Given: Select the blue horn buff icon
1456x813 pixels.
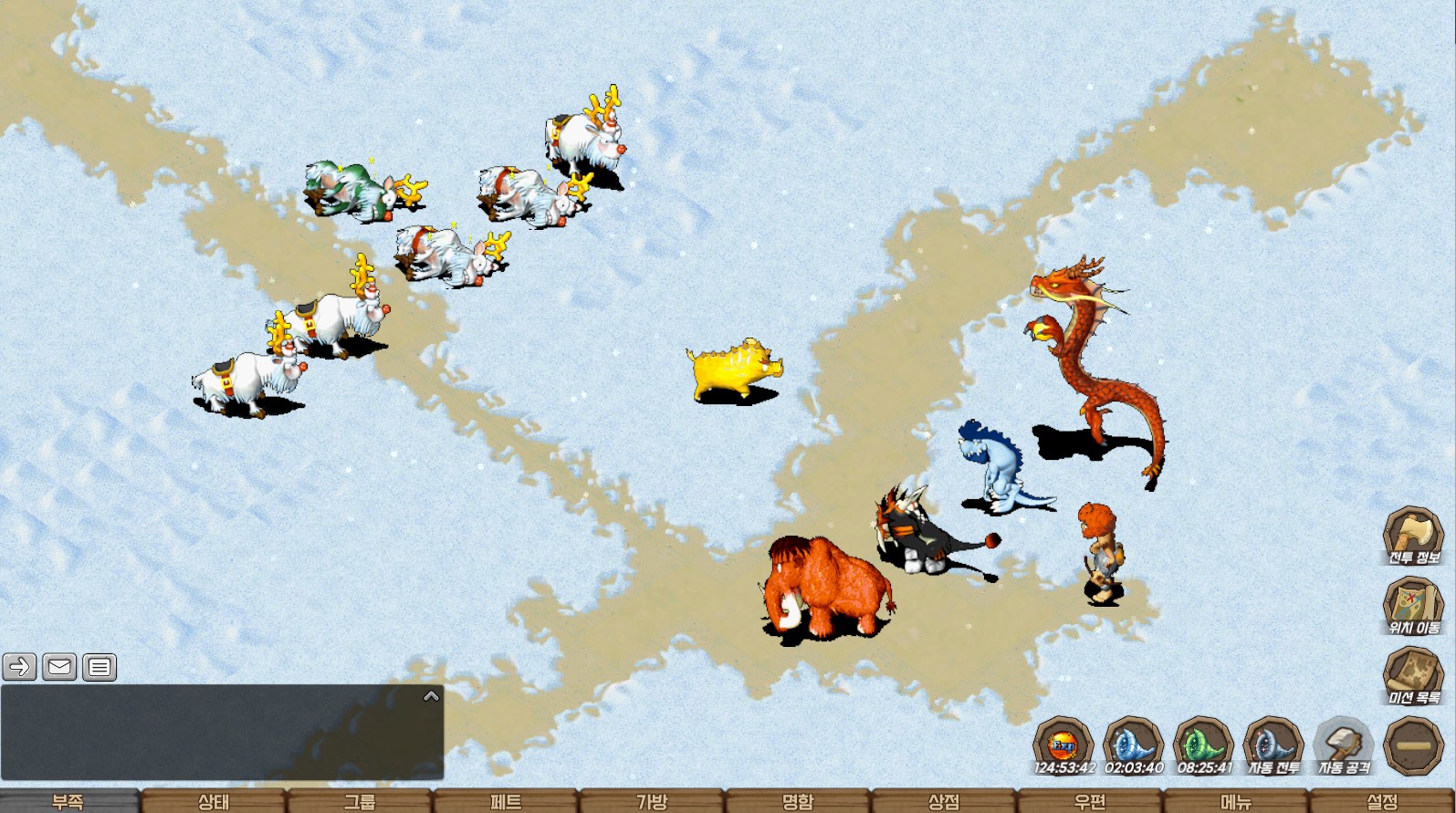Looking at the screenshot, I should [1133, 746].
